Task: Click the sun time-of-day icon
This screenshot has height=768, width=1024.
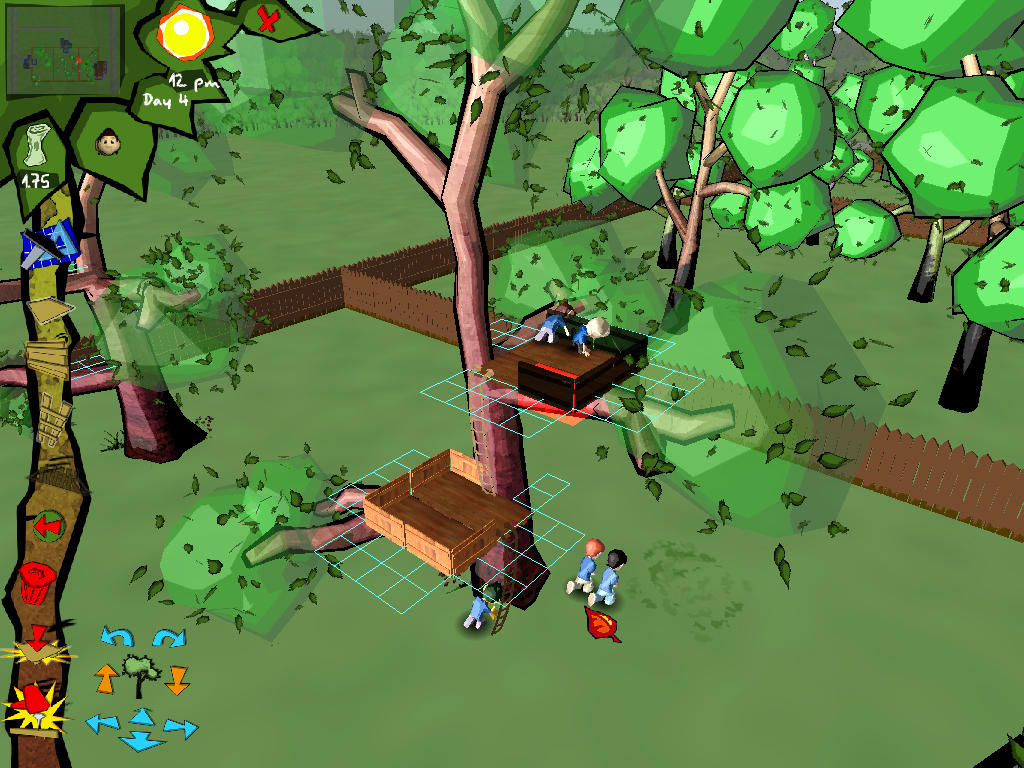Action: (x=181, y=33)
